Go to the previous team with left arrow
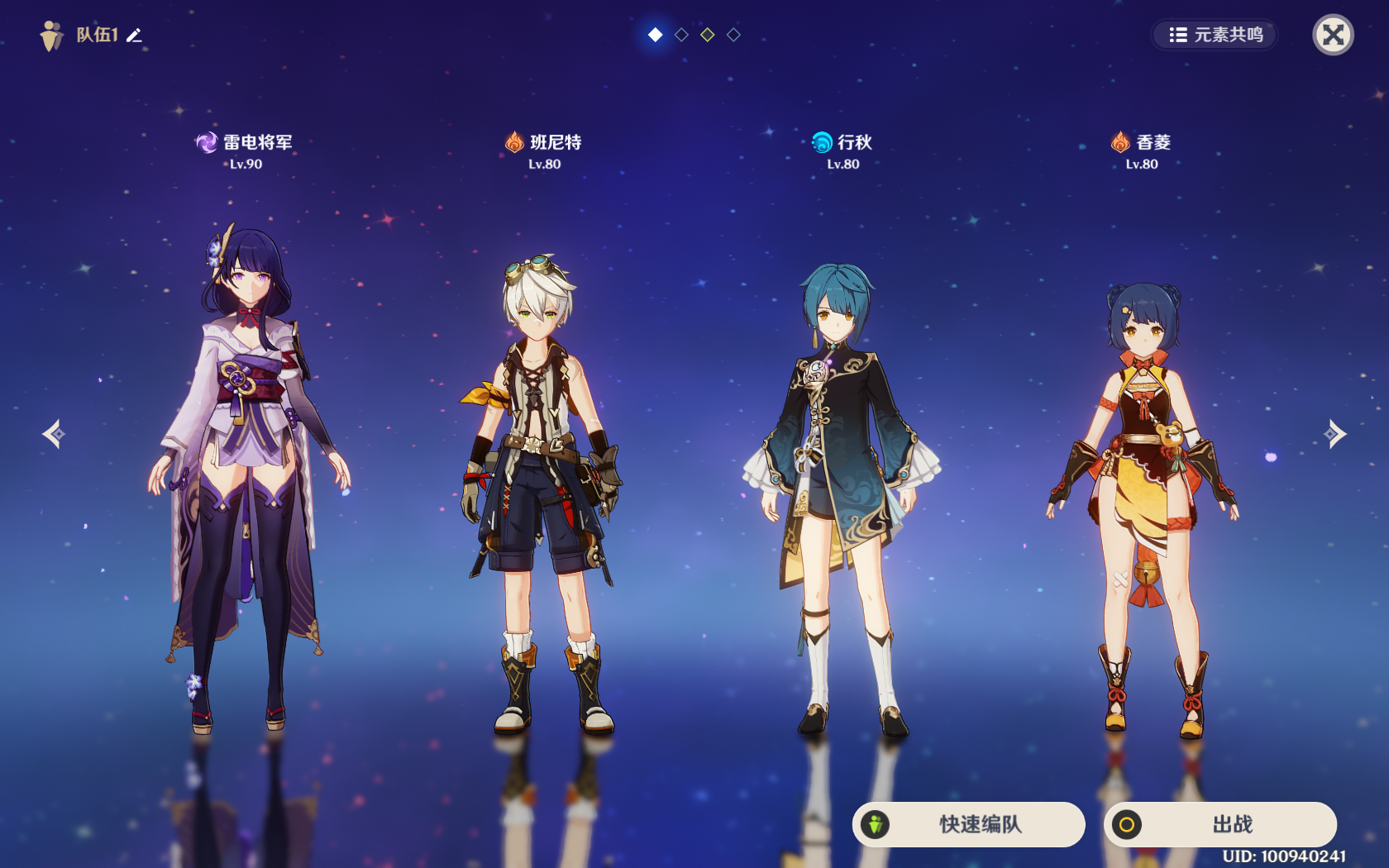The image size is (1389, 868). coord(54,434)
